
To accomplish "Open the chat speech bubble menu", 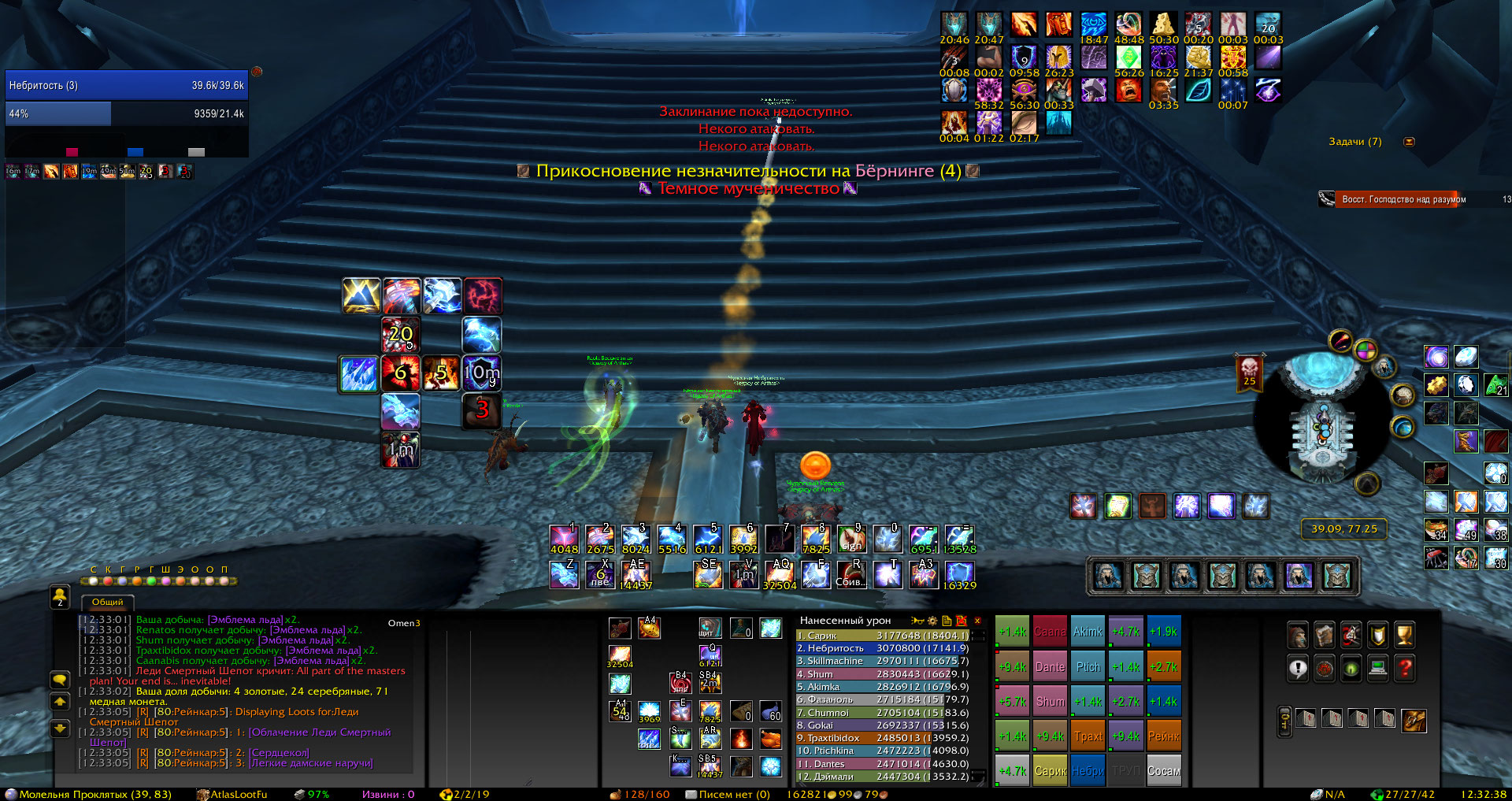I will click(60, 680).
